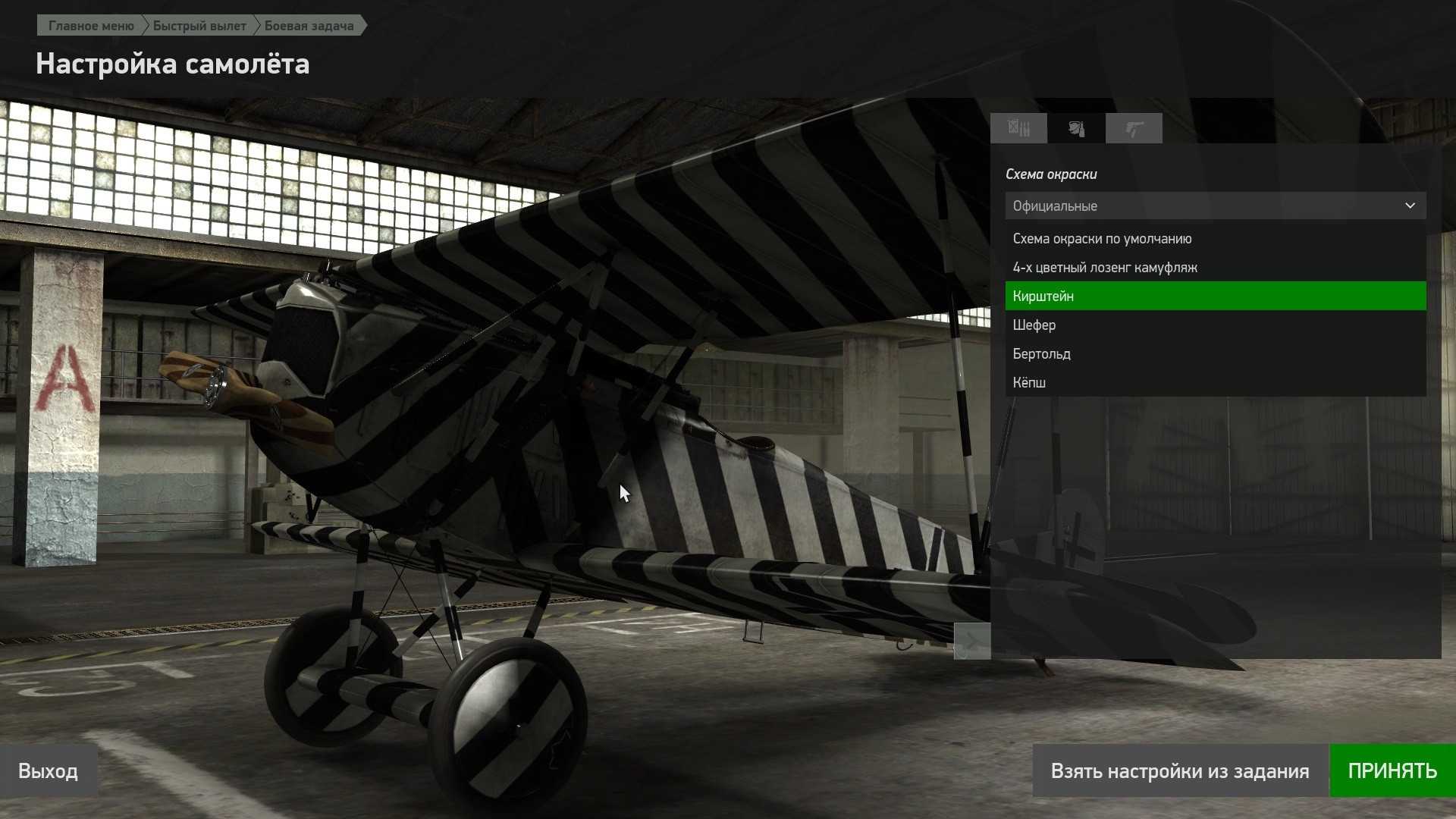The height and width of the screenshot is (819, 1456).
Task: Choose 4-х цветный лозенг камуфляж skin
Action: click(x=1105, y=268)
